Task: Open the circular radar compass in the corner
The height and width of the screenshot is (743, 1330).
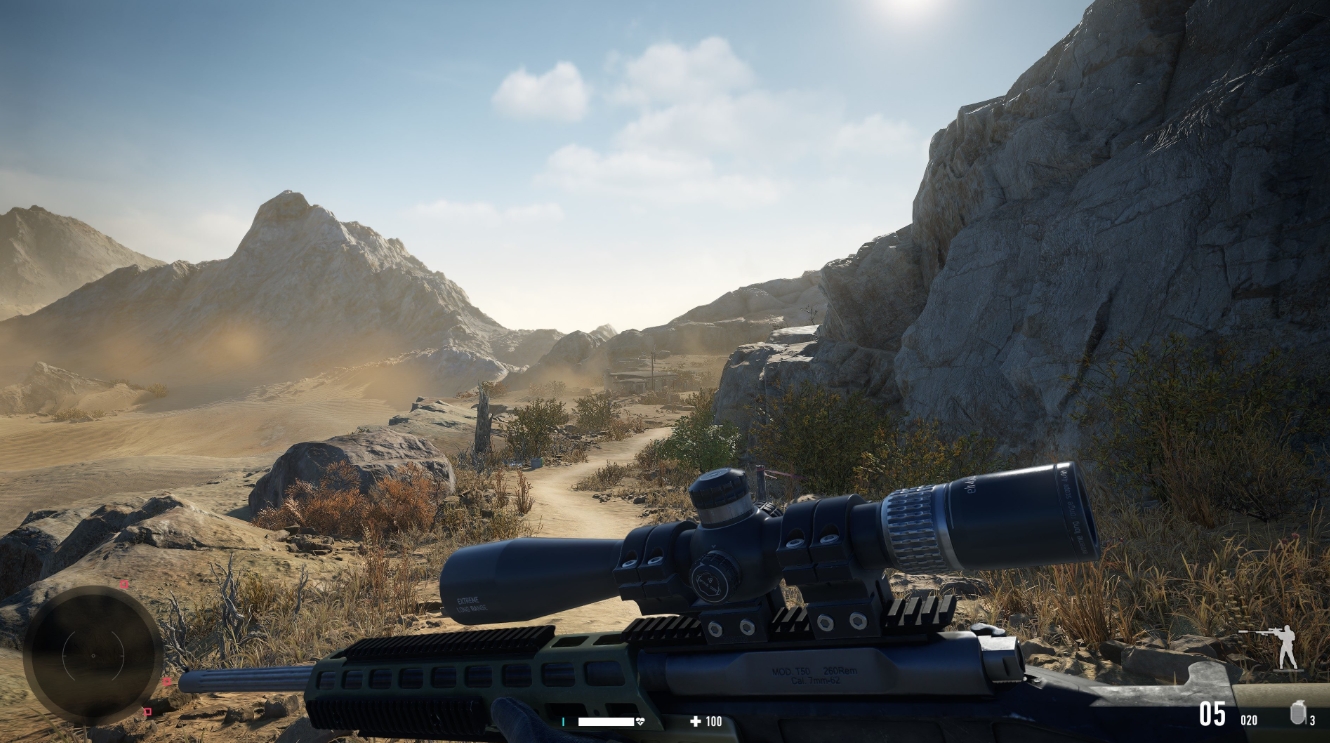Action: [x=94, y=655]
